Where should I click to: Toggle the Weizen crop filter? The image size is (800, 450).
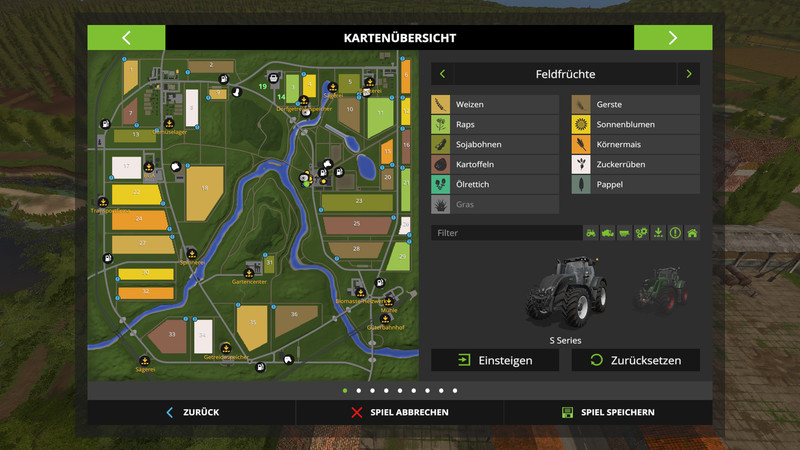(x=495, y=104)
